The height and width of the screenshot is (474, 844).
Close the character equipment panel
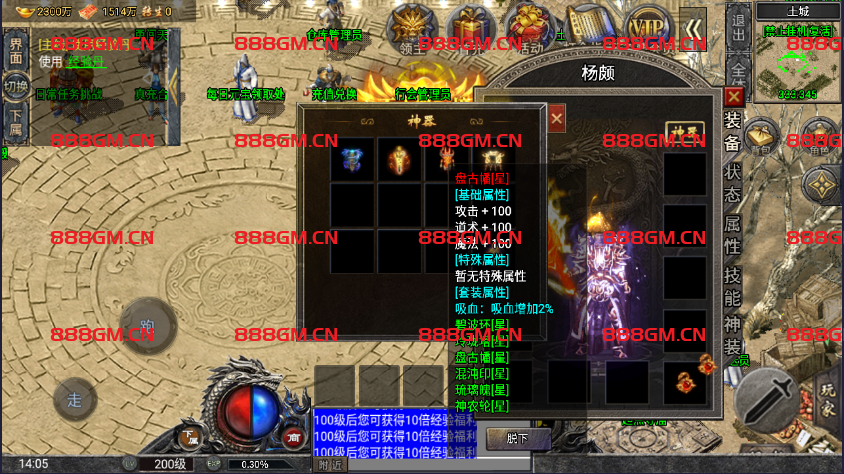click(x=734, y=97)
